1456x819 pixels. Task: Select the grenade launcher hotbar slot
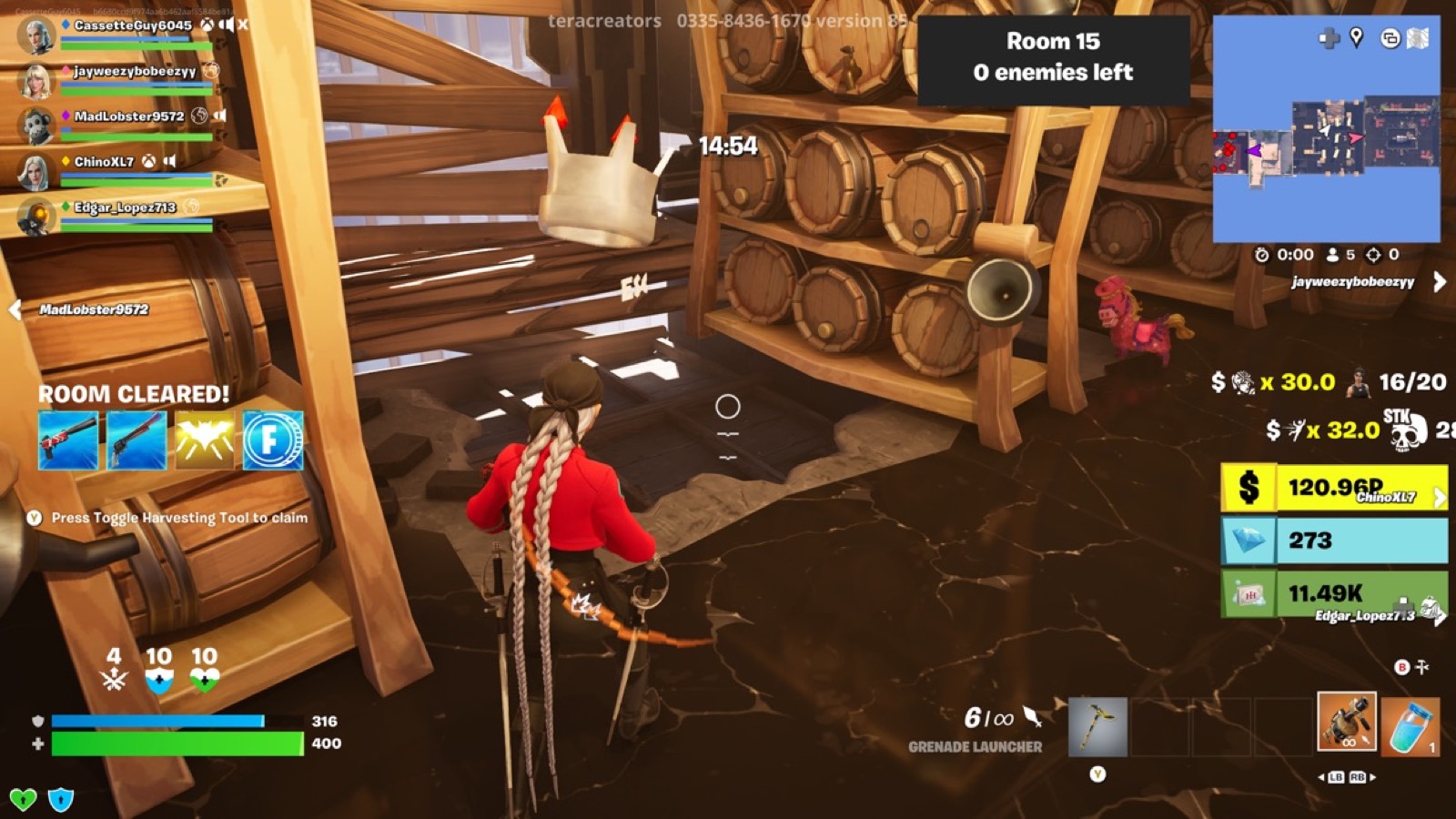point(1347,722)
